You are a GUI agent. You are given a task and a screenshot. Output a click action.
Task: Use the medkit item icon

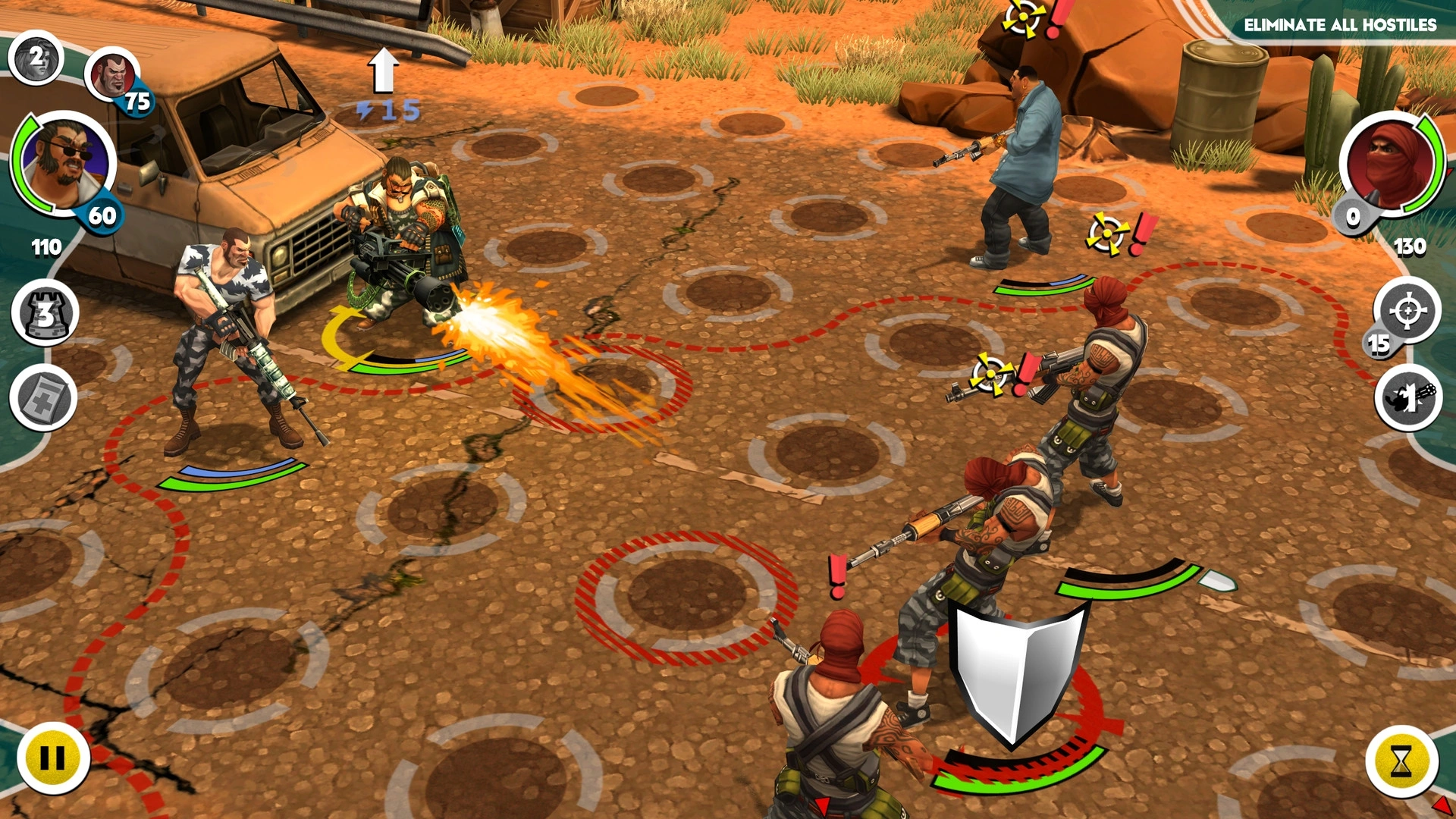43,398
